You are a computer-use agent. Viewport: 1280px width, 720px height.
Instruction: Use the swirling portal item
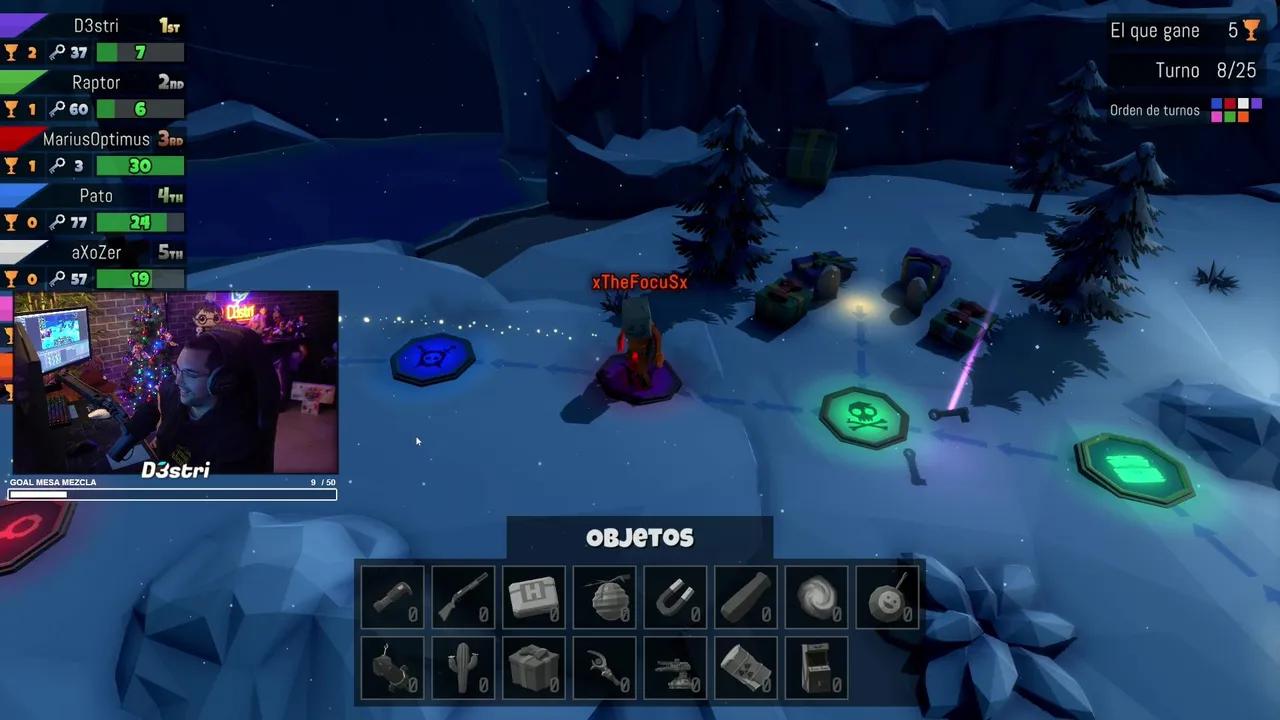817,597
